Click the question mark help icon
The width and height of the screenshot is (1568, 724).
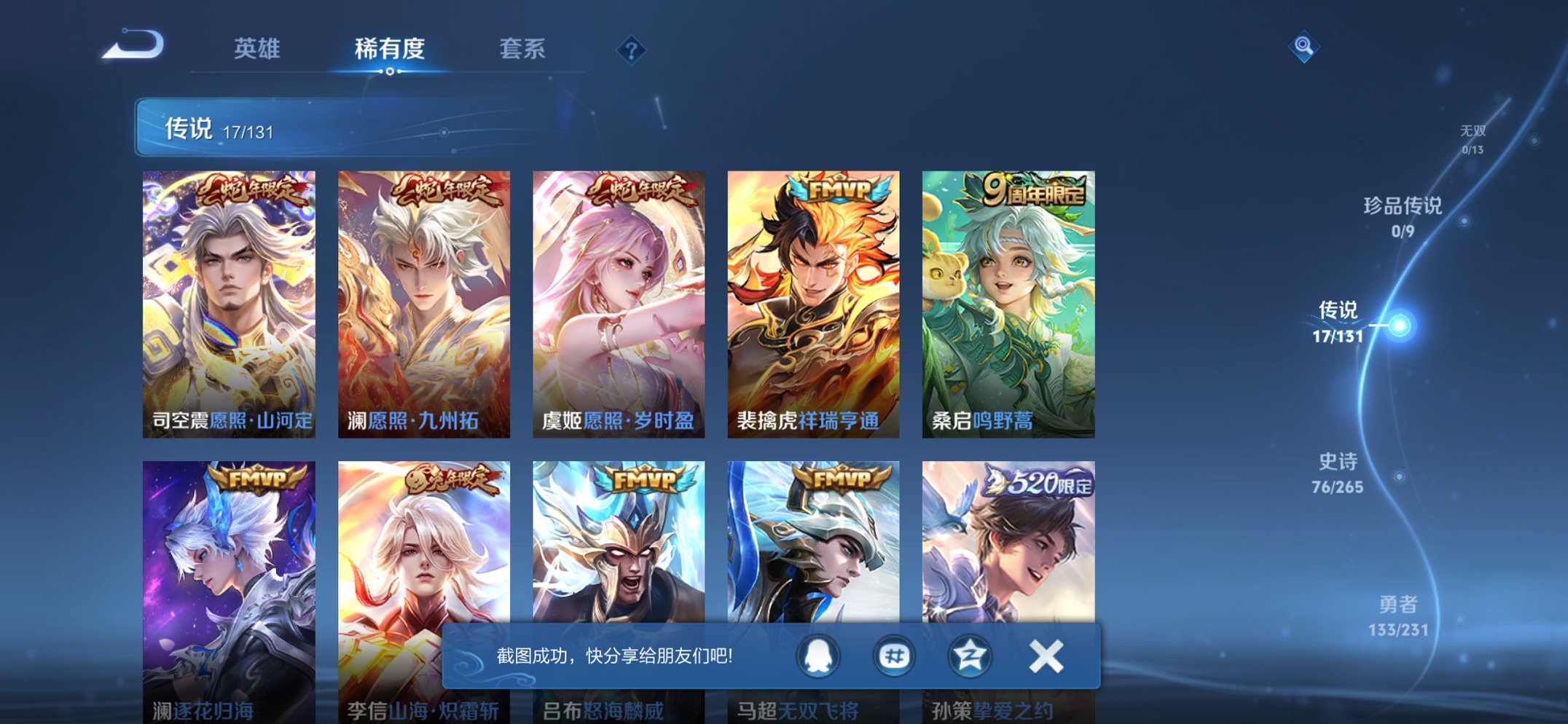[x=632, y=50]
